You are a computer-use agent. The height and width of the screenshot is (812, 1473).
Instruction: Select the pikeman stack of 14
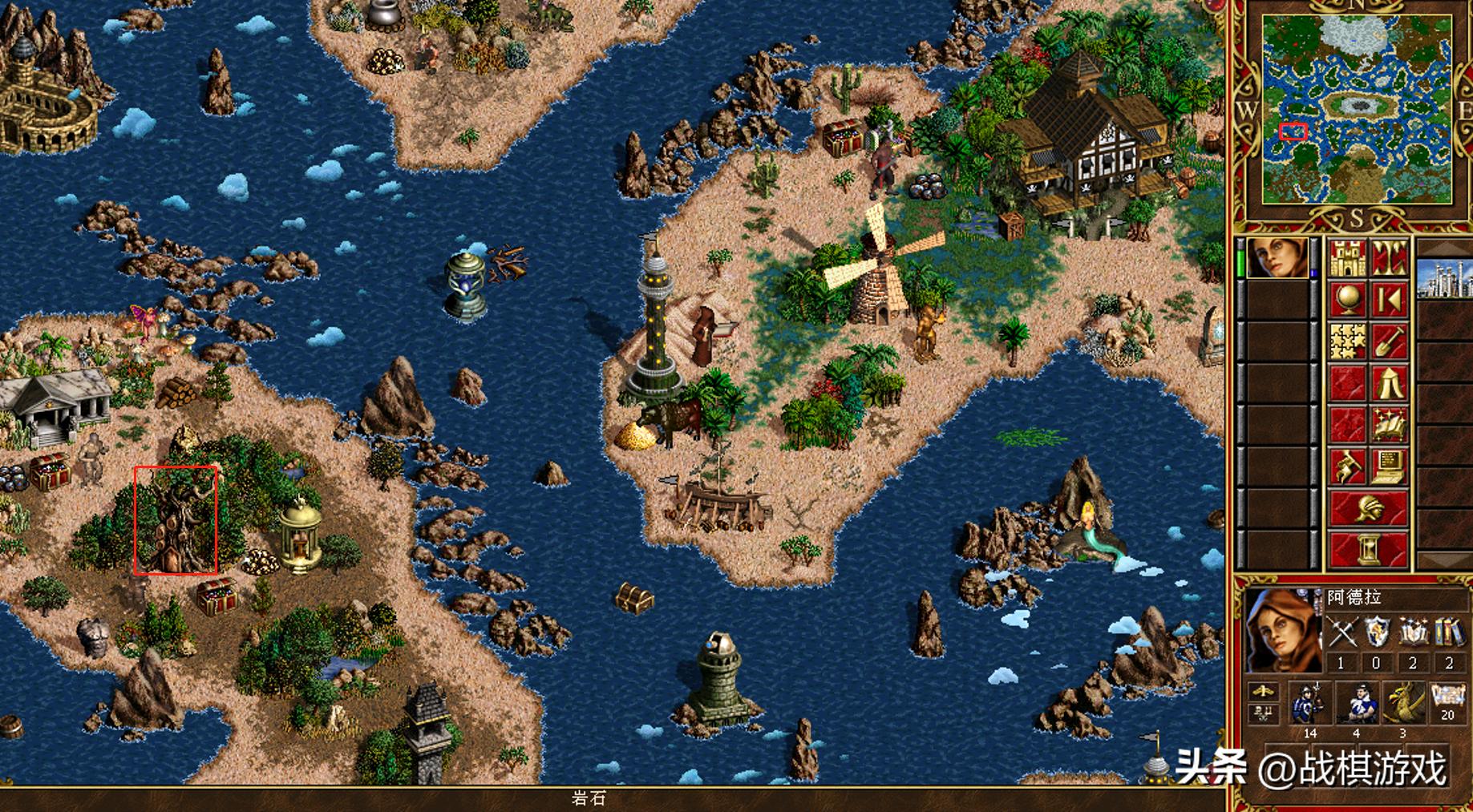(1309, 704)
